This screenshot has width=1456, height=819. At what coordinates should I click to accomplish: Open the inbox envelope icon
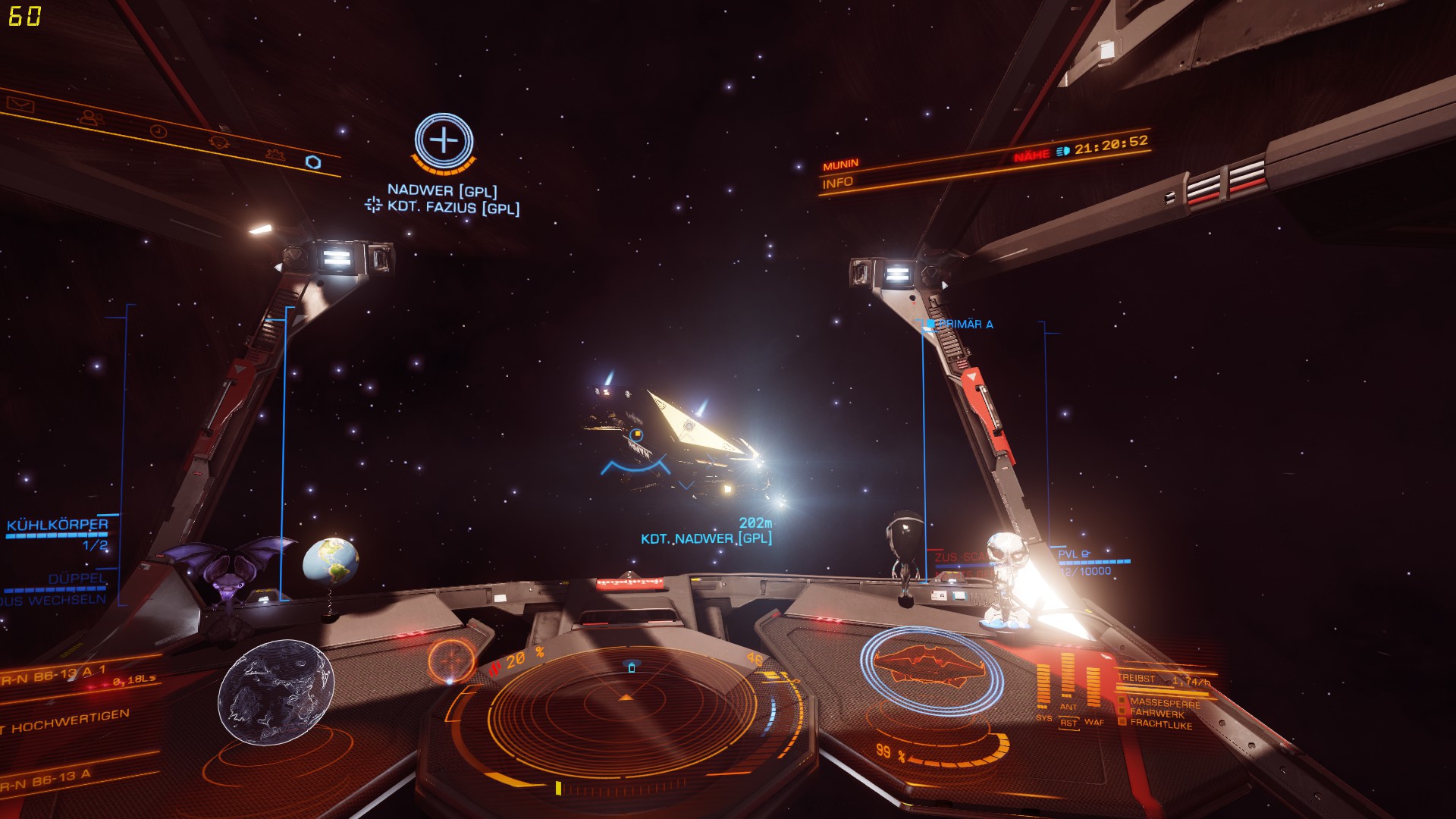pyautogui.click(x=20, y=102)
